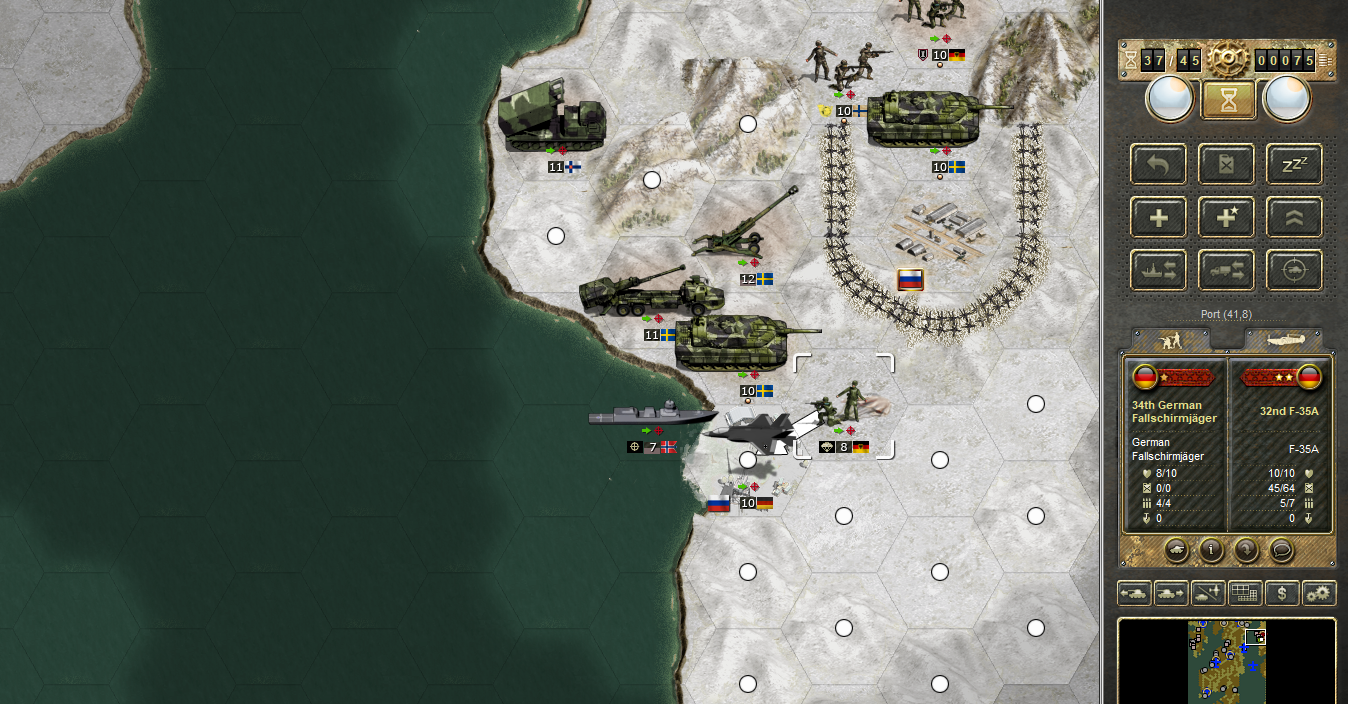Switch to the ground unit infantry tab

[x=1168, y=340]
